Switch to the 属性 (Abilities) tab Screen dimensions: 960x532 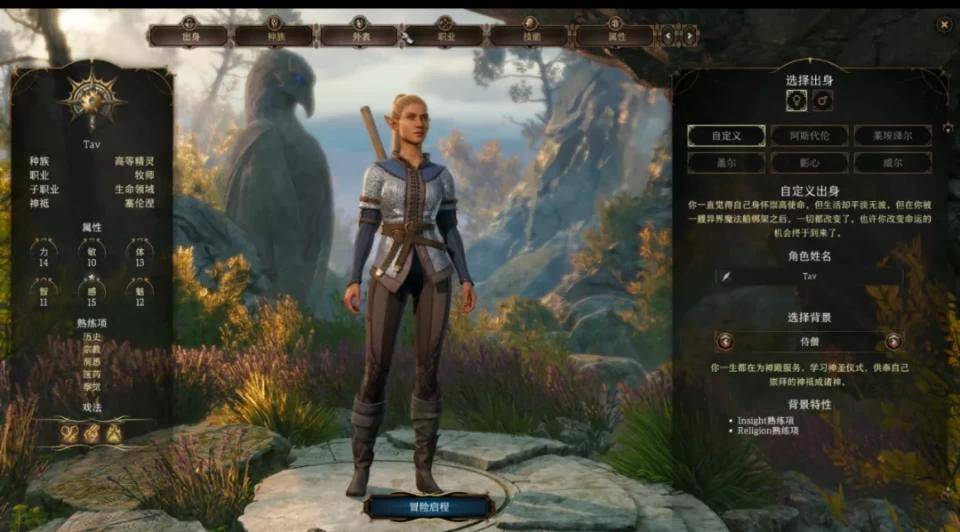(614, 36)
